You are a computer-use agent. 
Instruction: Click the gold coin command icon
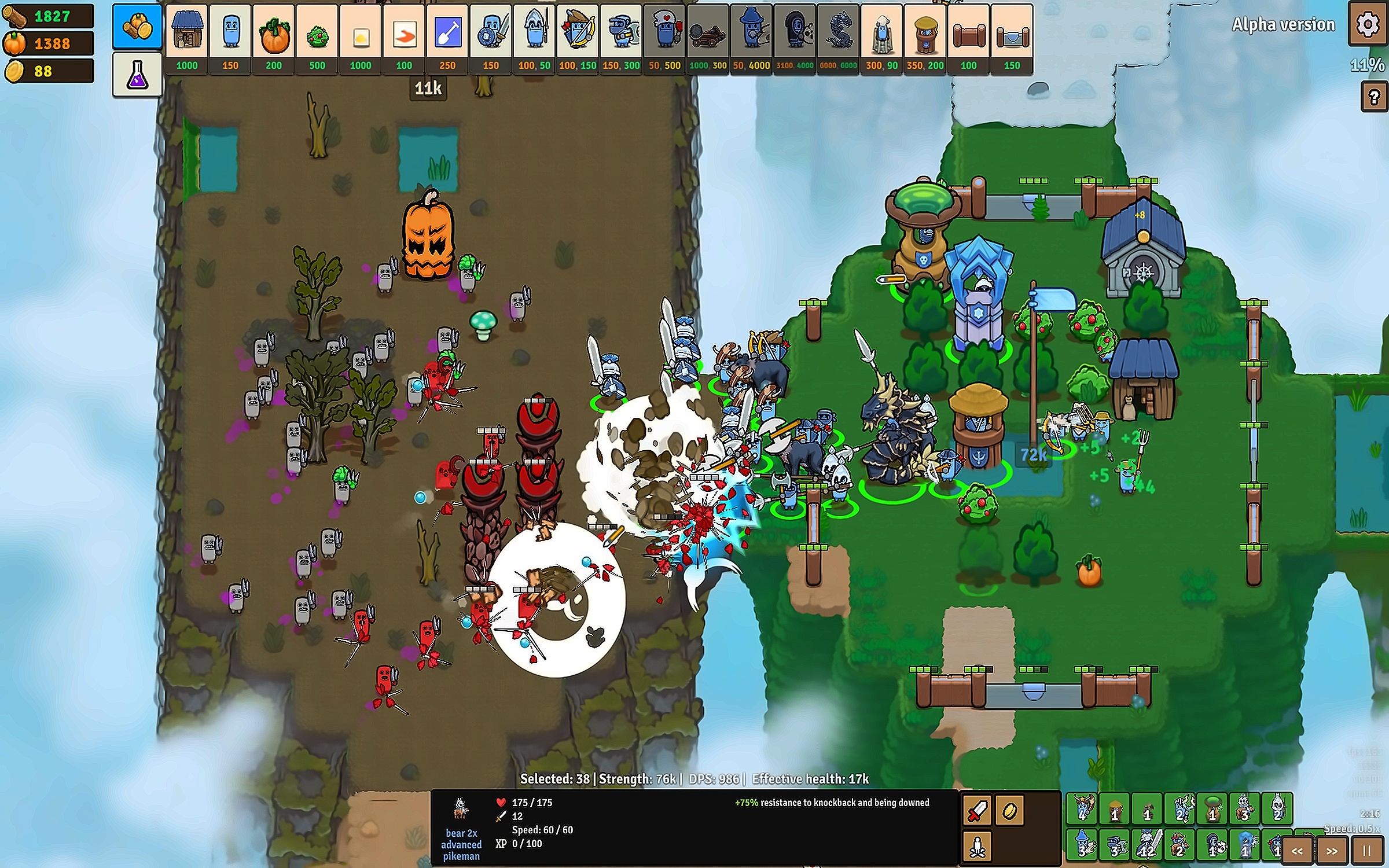[1010, 810]
